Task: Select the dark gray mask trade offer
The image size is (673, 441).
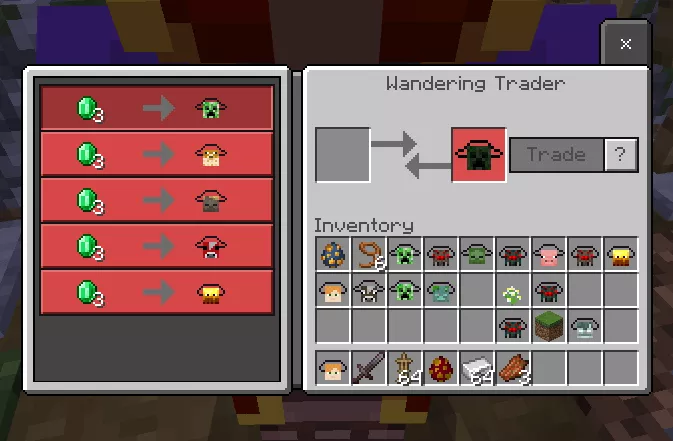Action: tap(157, 200)
